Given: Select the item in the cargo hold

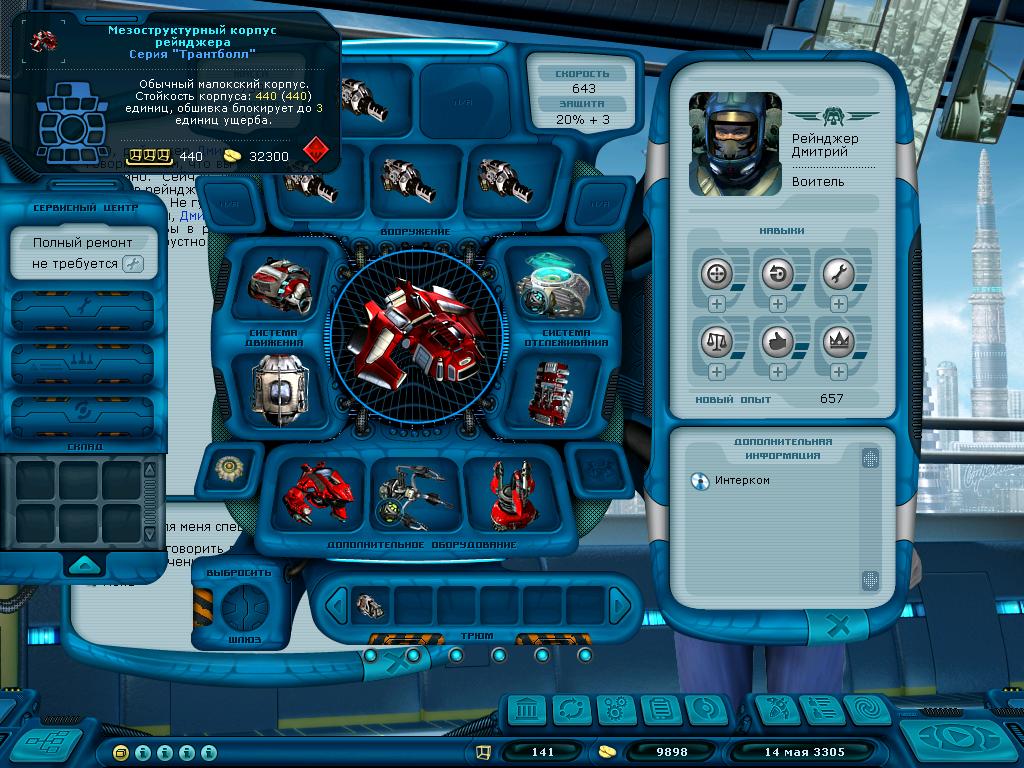Looking at the screenshot, I should (370, 605).
